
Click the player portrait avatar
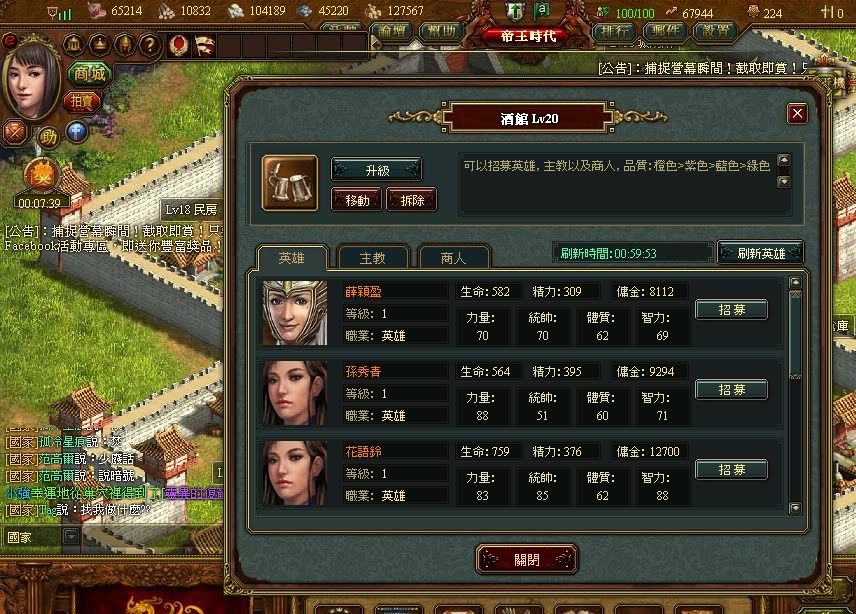click(x=30, y=75)
